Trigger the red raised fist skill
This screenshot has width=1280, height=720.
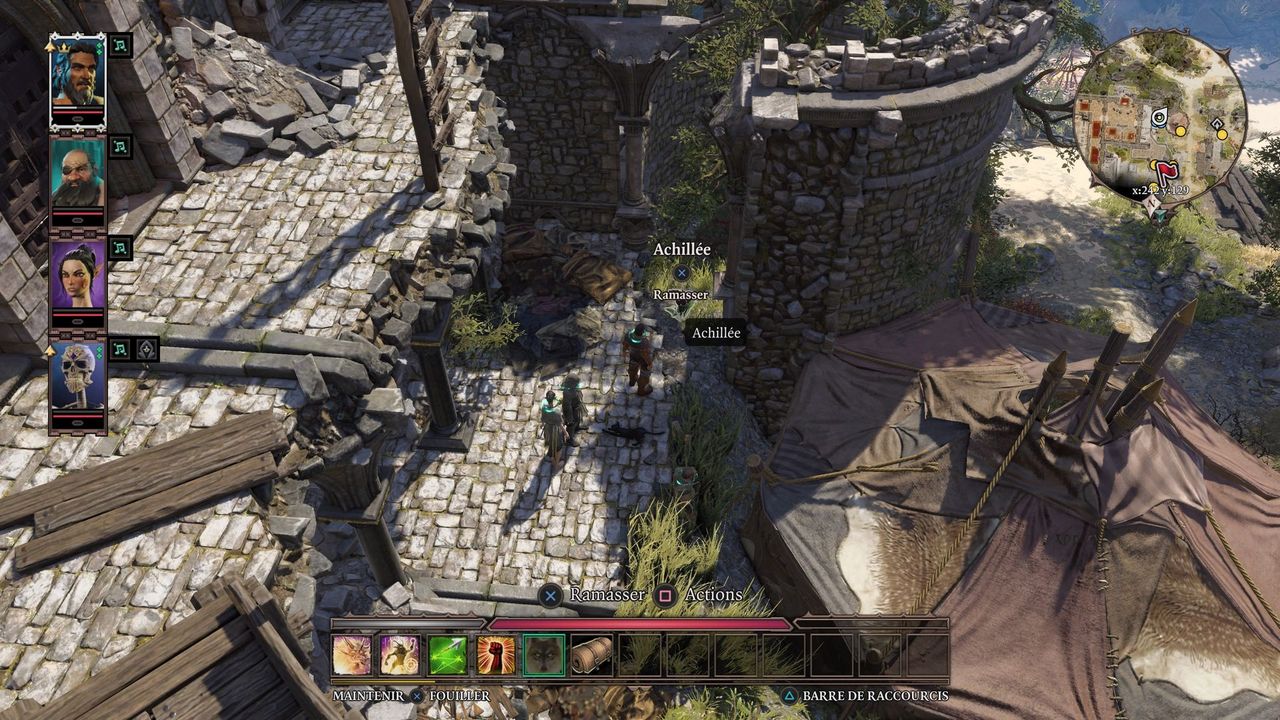pyautogui.click(x=496, y=655)
